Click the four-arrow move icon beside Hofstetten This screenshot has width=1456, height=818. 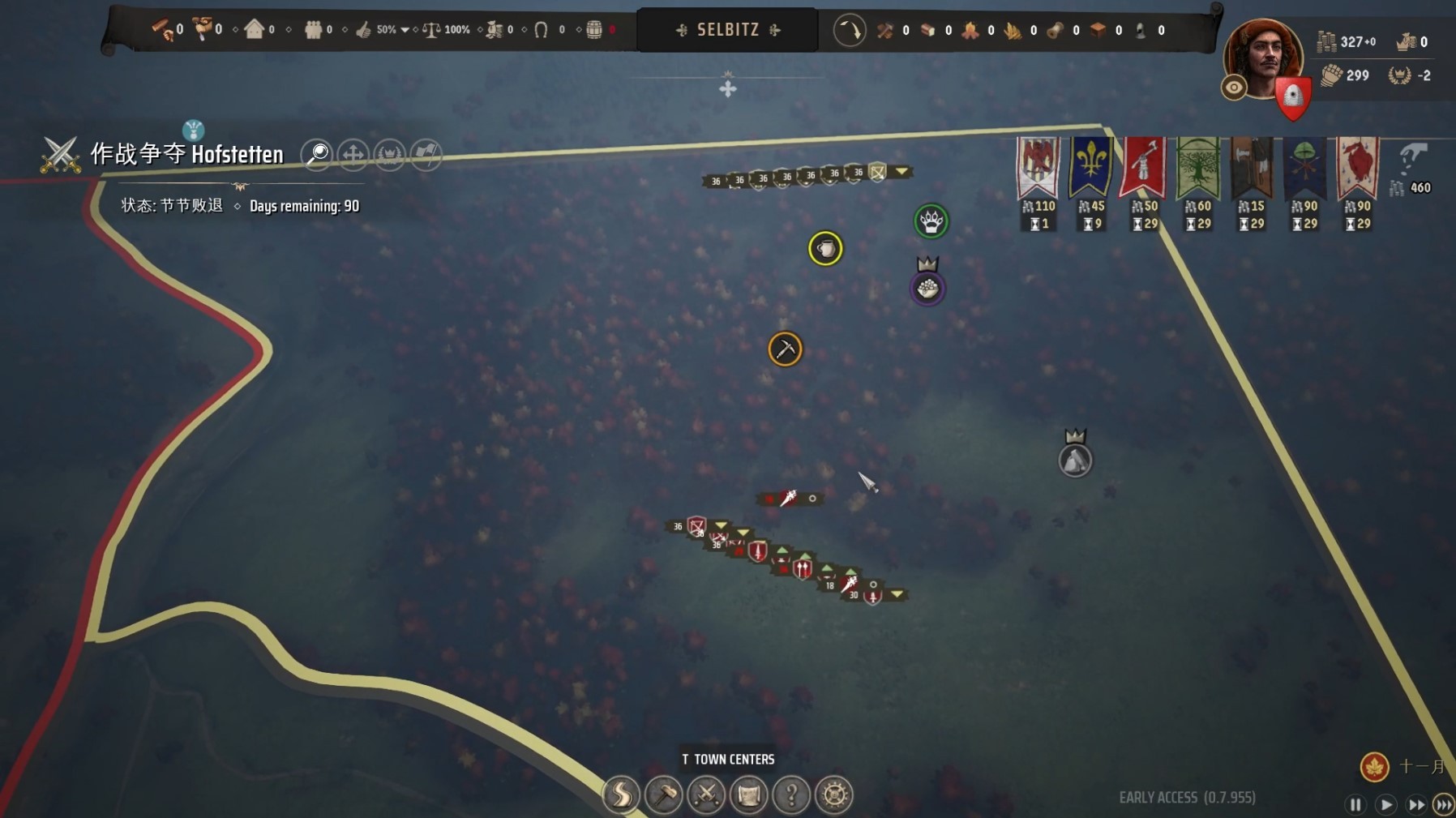(x=353, y=154)
